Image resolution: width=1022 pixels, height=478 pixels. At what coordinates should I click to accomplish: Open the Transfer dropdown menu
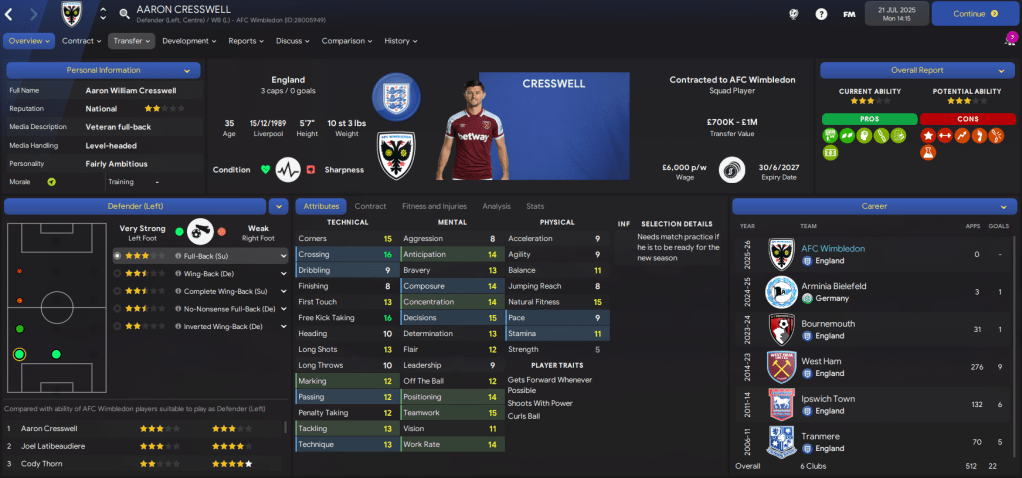click(131, 41)
